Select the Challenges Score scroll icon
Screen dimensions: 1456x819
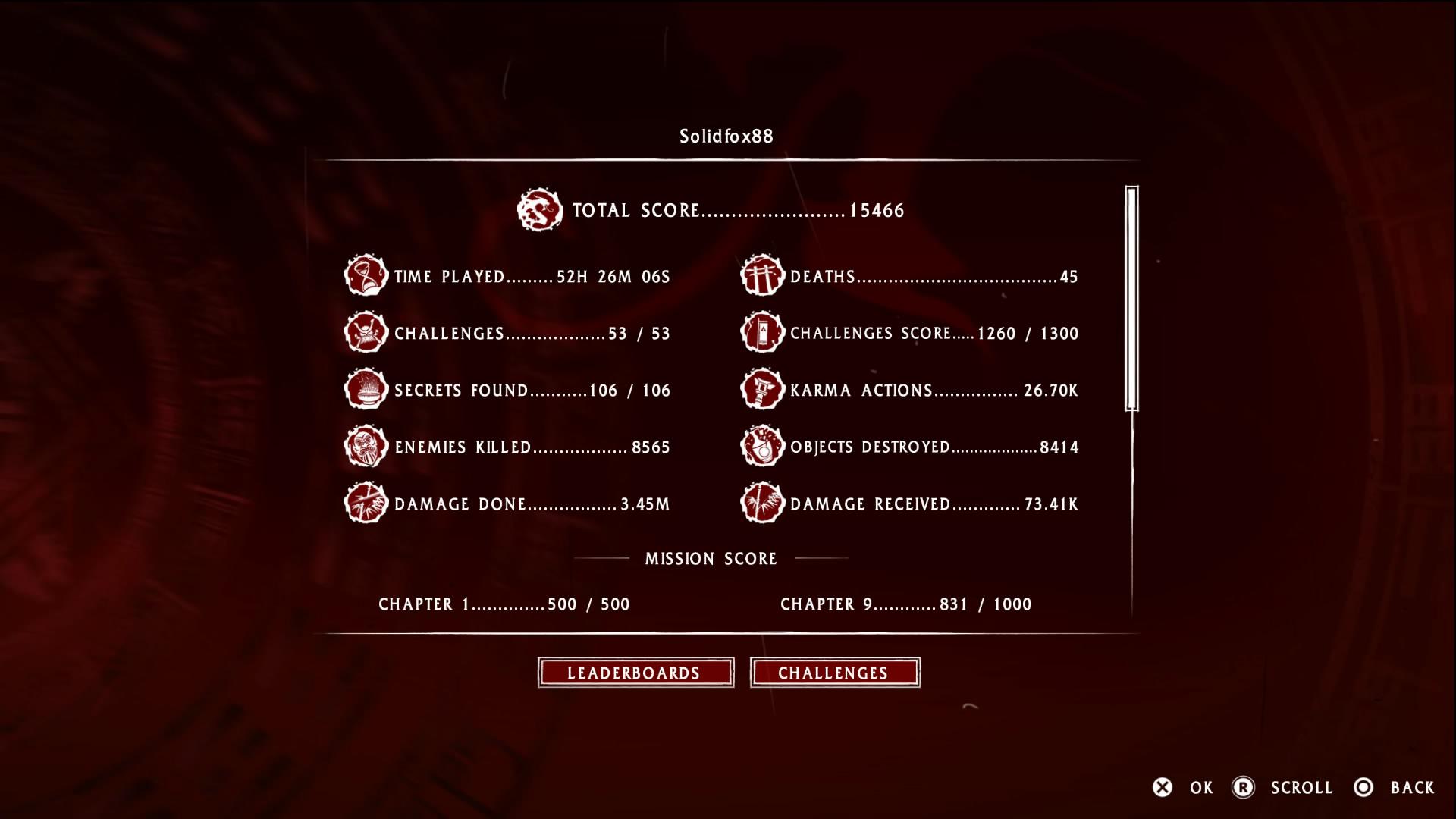[761, 333]
